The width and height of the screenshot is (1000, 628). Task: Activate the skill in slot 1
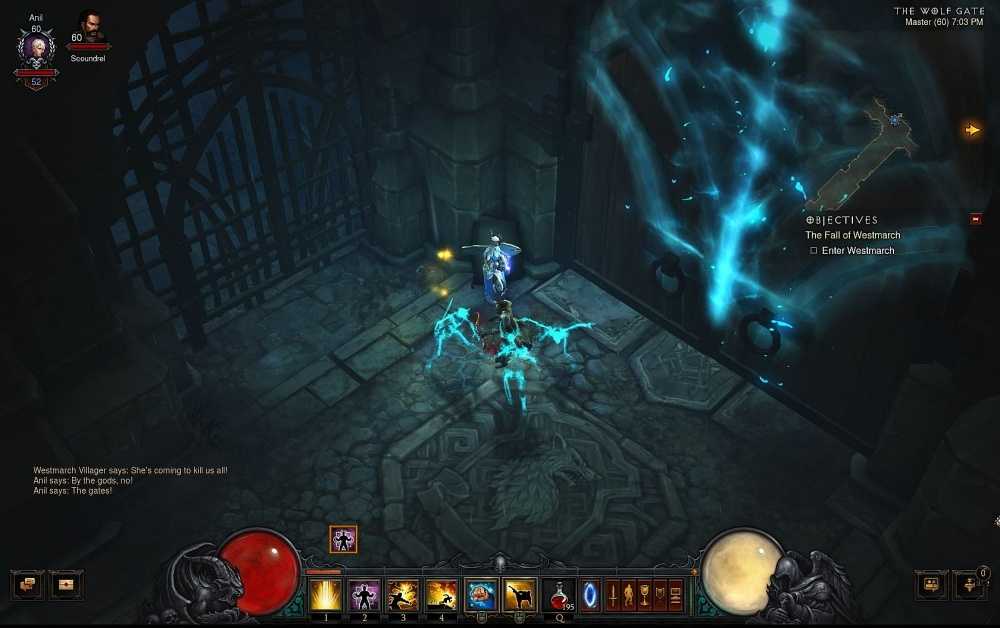click(325, 595)
